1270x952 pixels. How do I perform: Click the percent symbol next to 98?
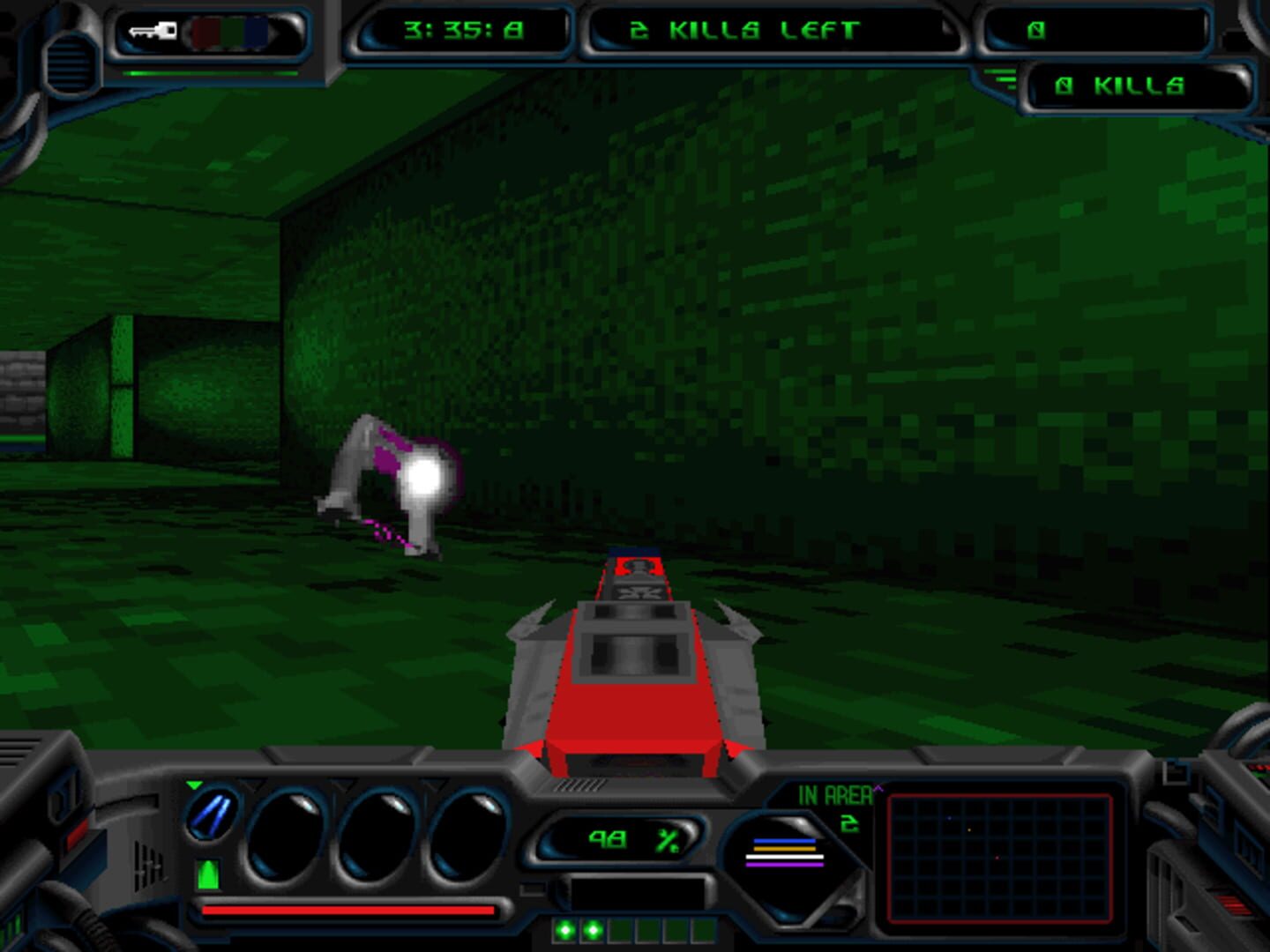667,840
